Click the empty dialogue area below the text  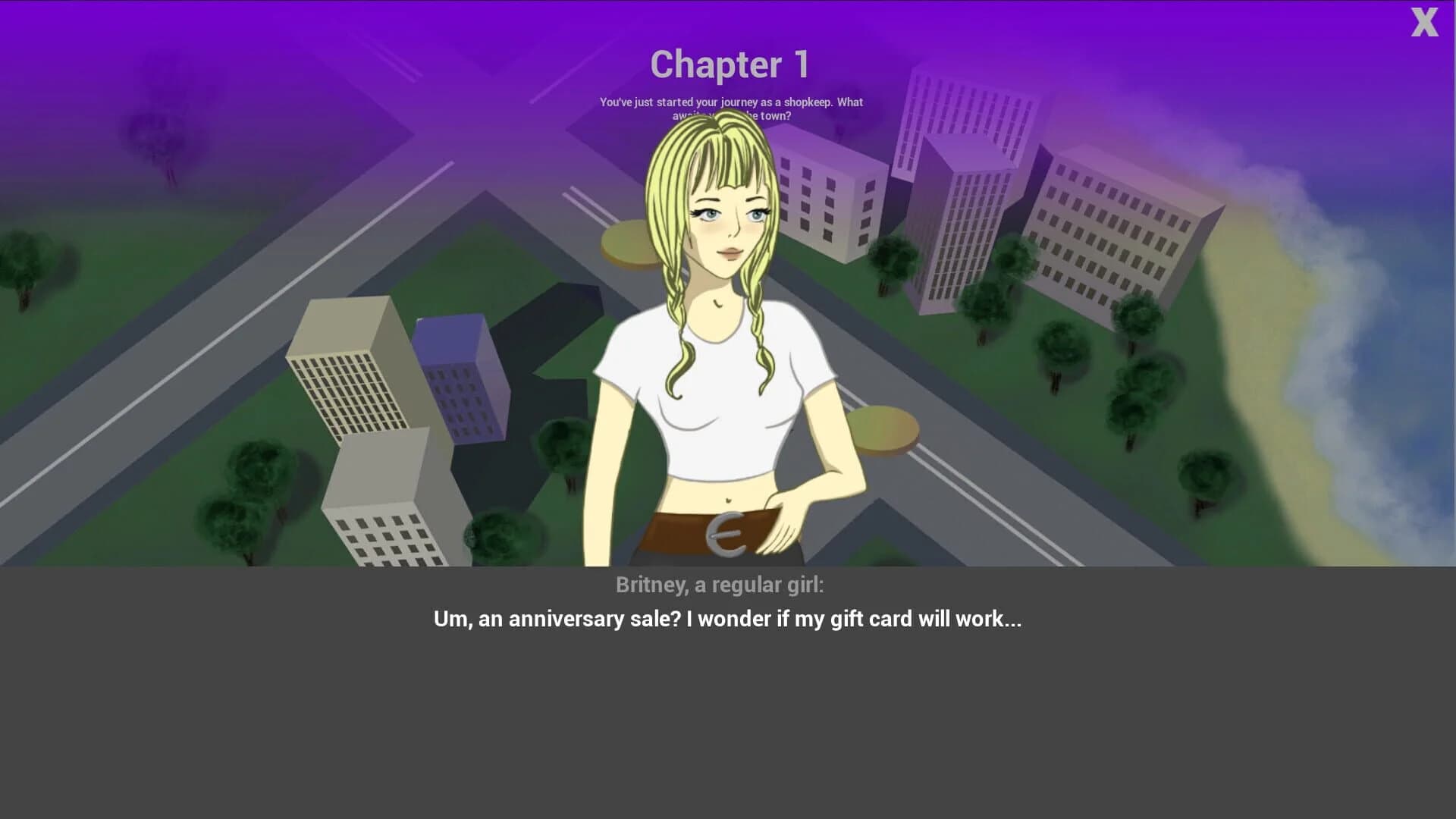[x=728, y=728]
